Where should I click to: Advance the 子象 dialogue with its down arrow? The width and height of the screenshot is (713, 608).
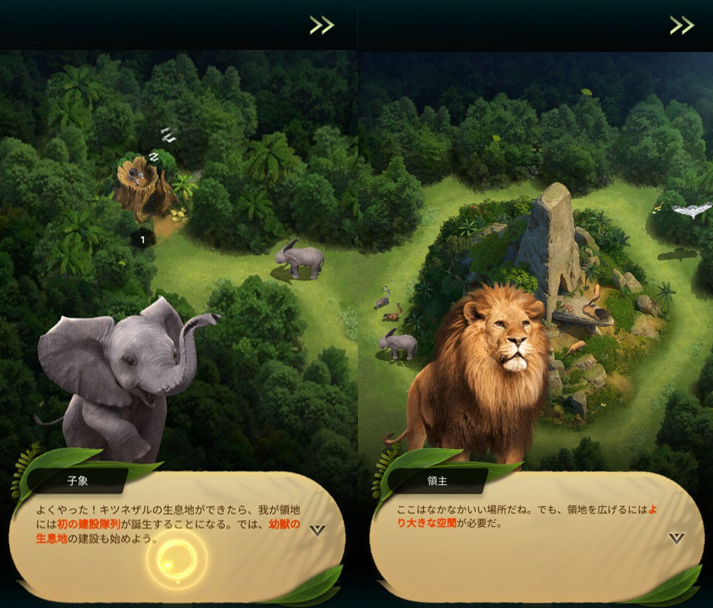coord(317,530)
